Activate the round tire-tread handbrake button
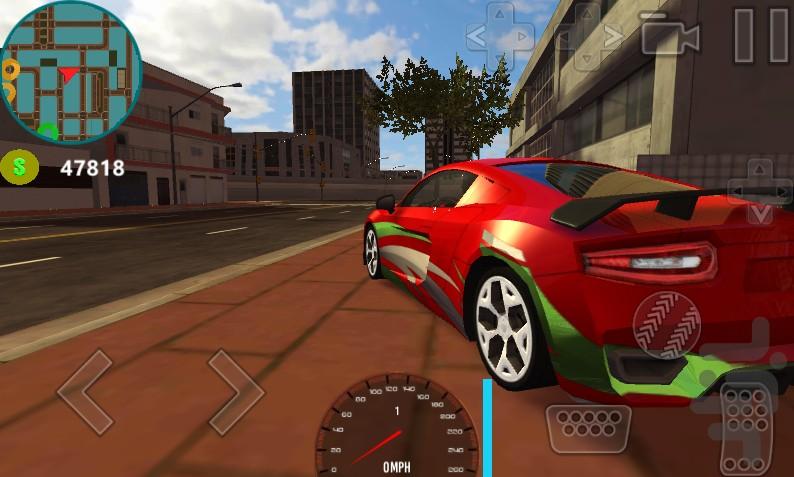 pos(666,325)
